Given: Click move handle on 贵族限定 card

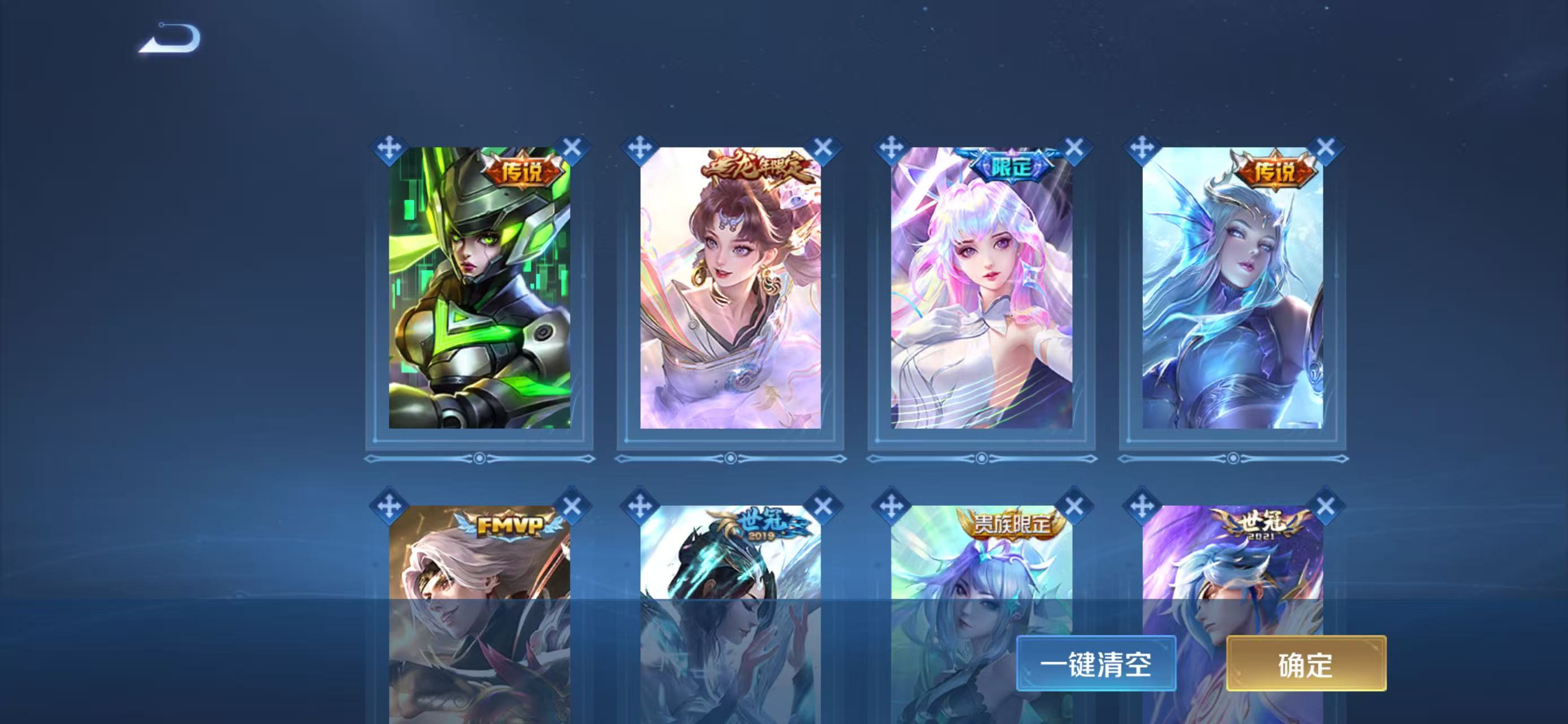Looking at the screenshot, I should pyautogui.click(x=891, y=506).
